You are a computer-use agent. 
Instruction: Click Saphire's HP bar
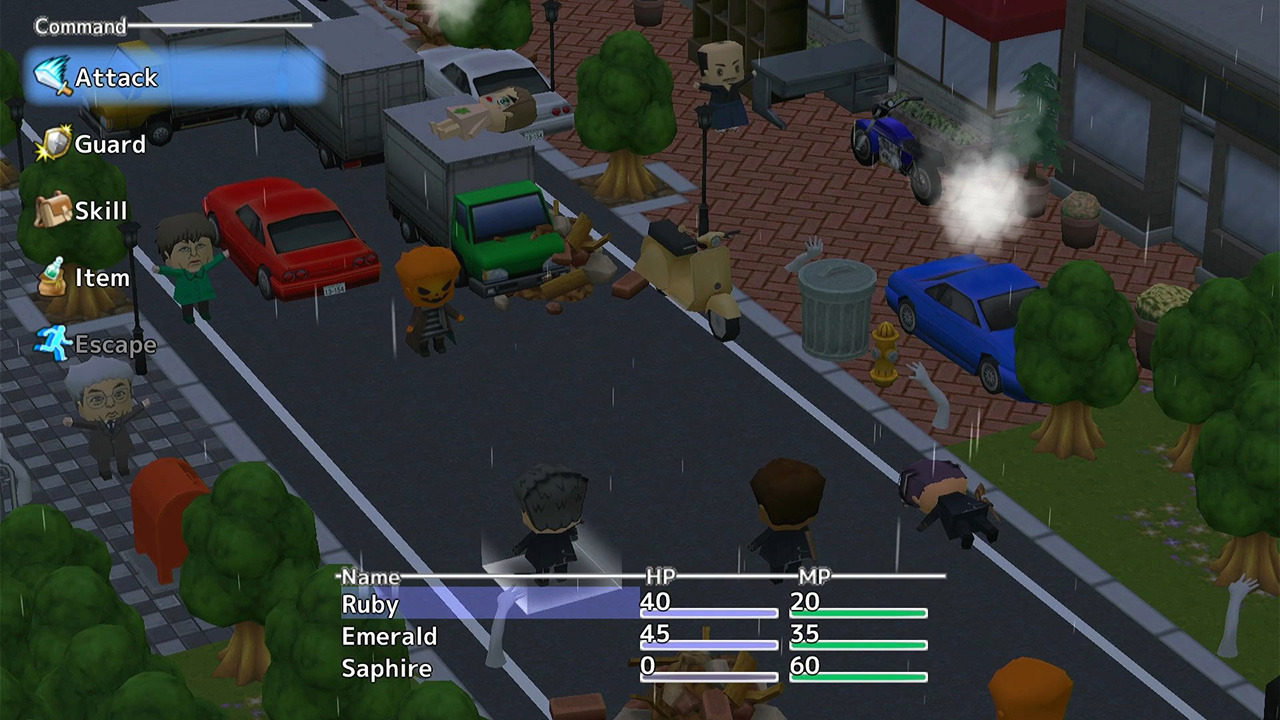click(x=708, y=677)
